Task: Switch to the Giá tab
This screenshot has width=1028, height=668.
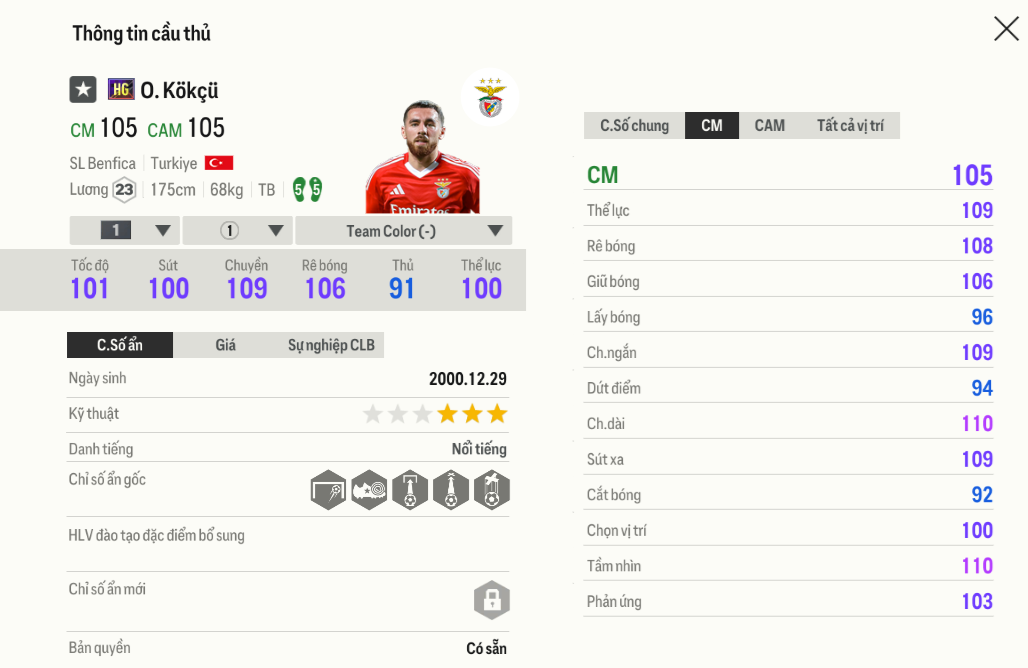Action: point(226,345)
